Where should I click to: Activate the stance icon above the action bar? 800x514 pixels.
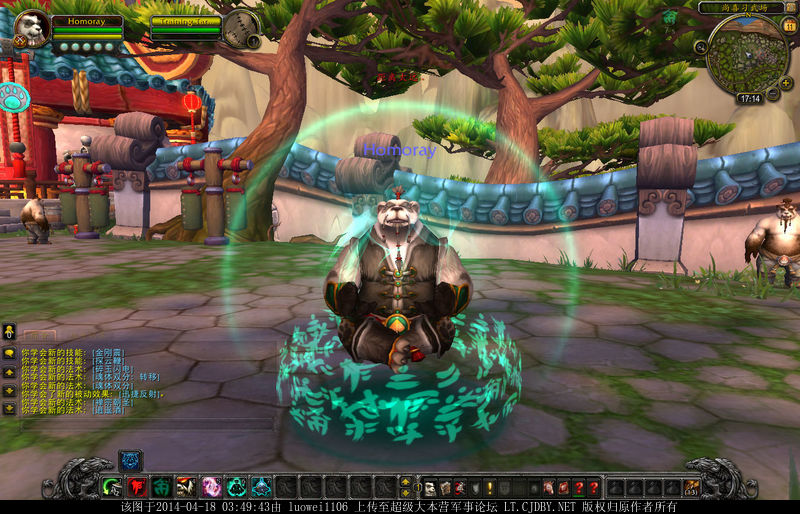[x=130, y=460]
